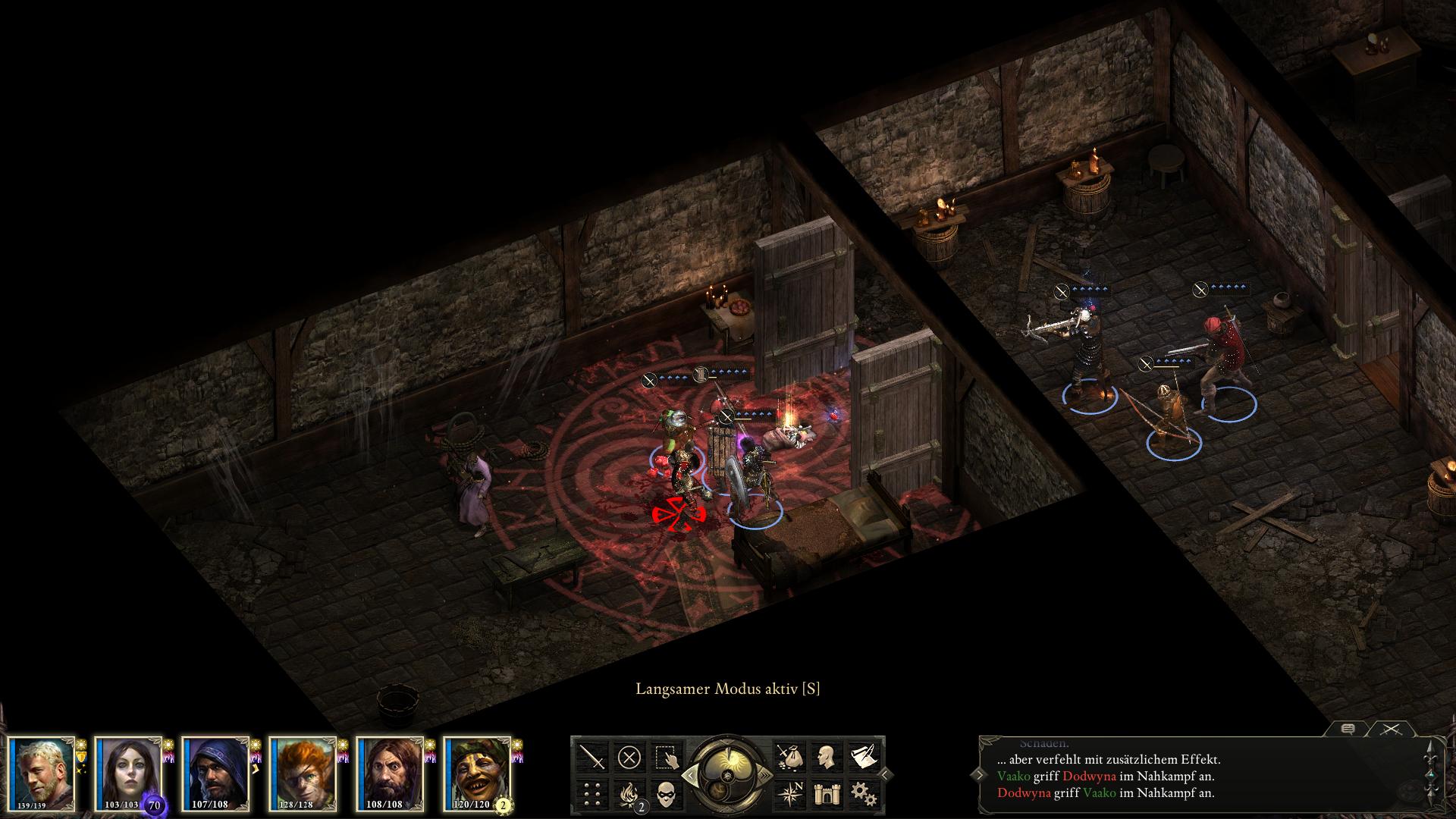Open the party formation dots button
Image resolution: width=1456 pixels, height=819 pixels.
coord(592,794)
